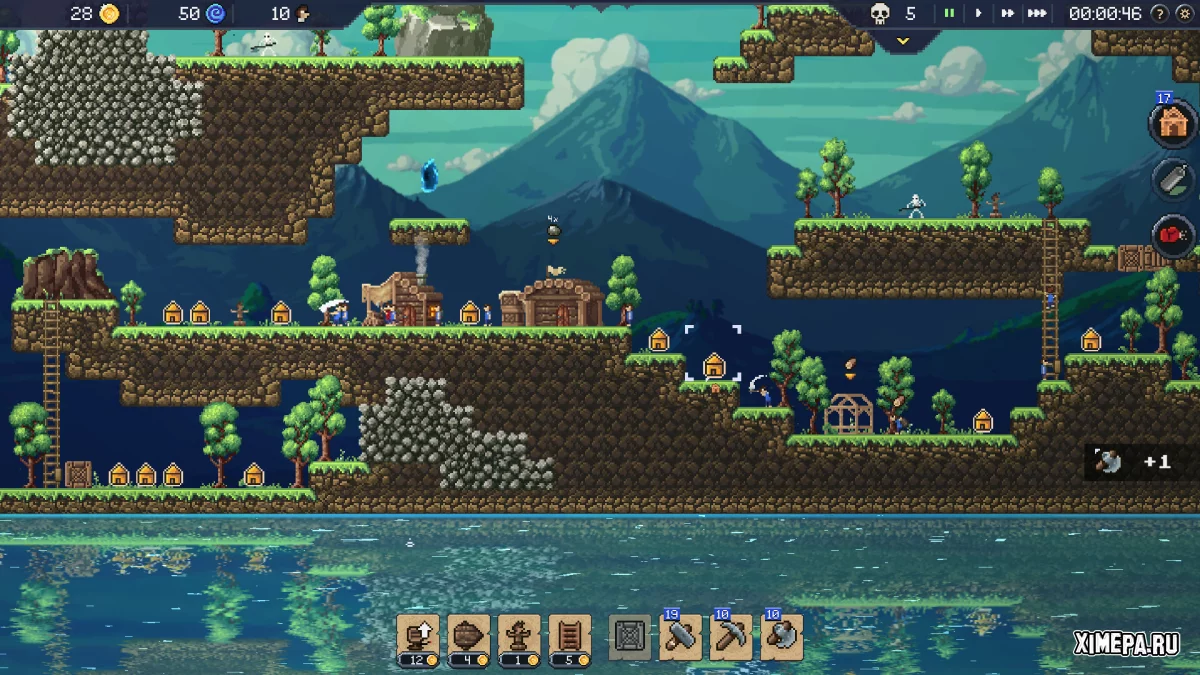Open the question mark help button

[1159, 14]
